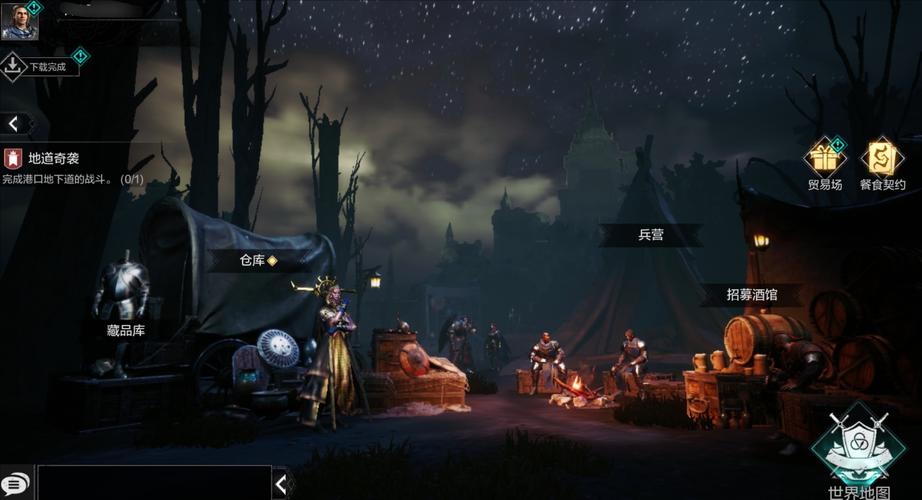This screenshot has height=500, width=922.
Task: Select the chat message bar
Action: tap(153, 483)
